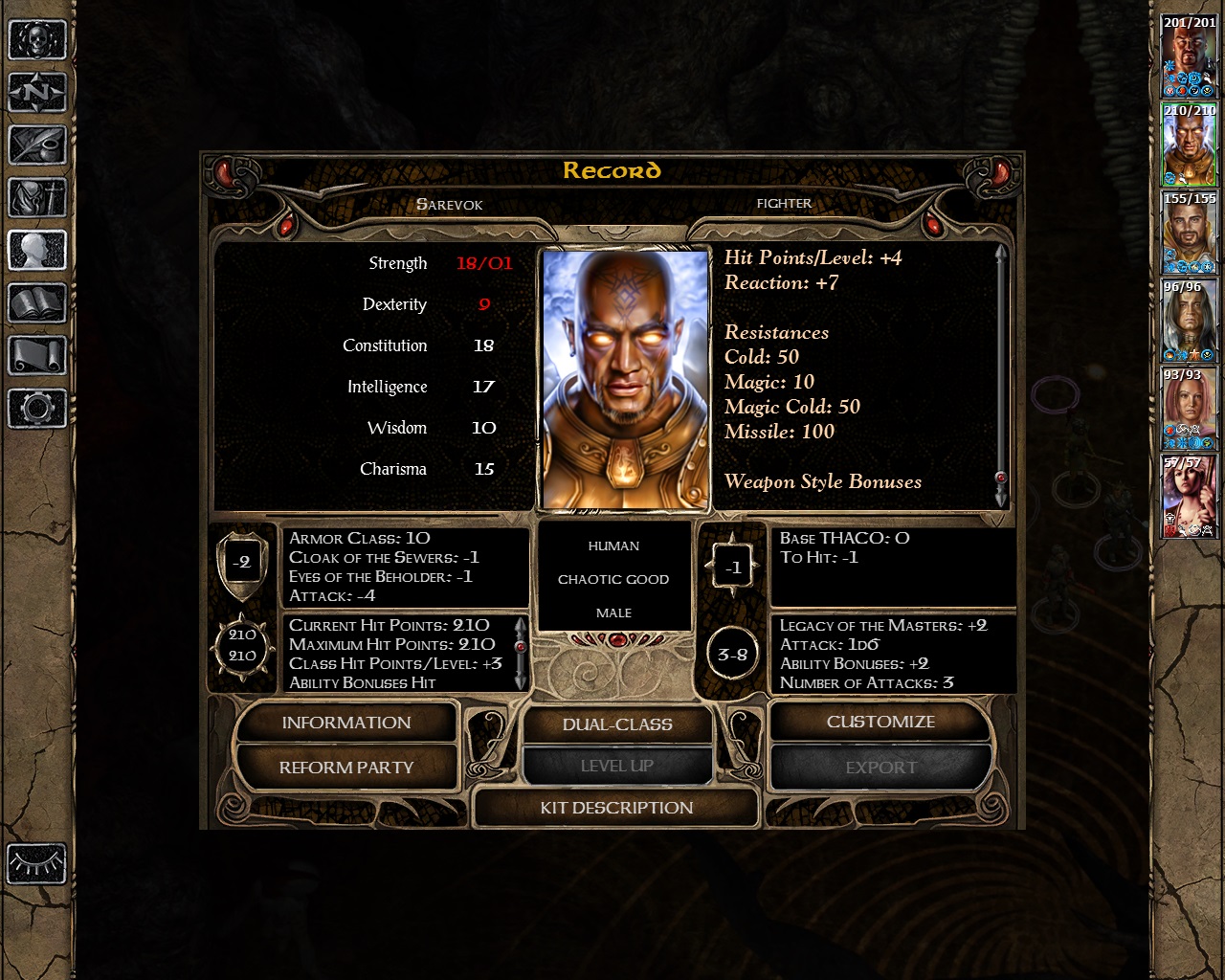Open the area map with the compass icon
Viewport: 1225px width, 980px height.
37,93
